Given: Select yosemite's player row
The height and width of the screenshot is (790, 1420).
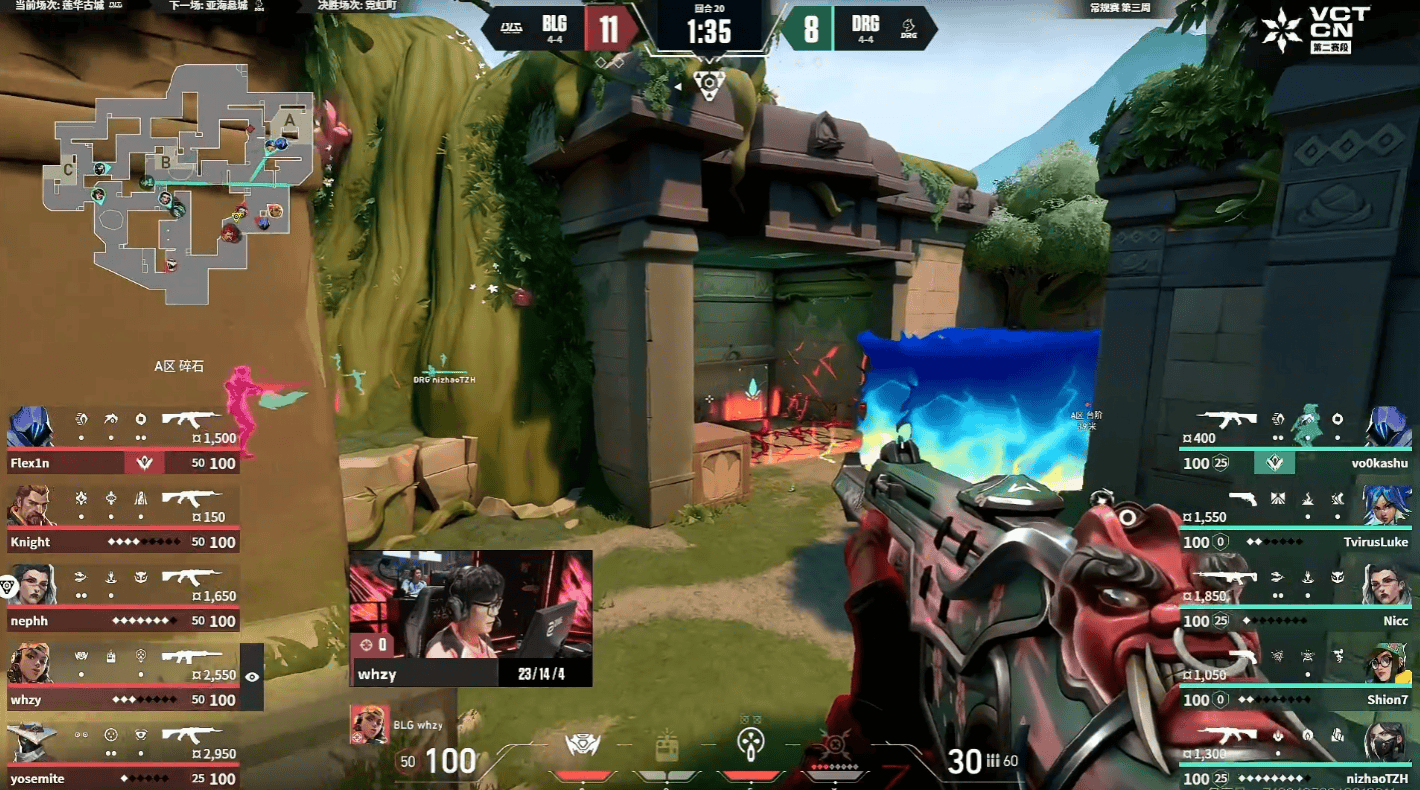Looking at the screenshot, I should (x=122, y=756).
